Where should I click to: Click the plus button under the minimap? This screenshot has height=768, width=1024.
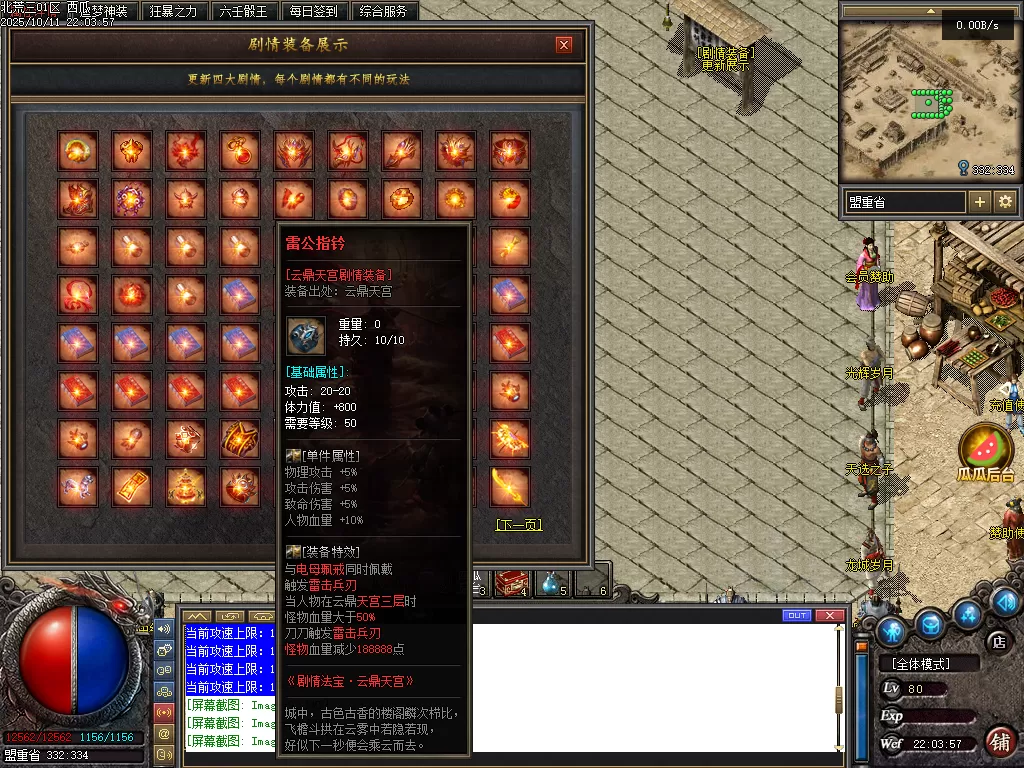click(x=980, y=202)
